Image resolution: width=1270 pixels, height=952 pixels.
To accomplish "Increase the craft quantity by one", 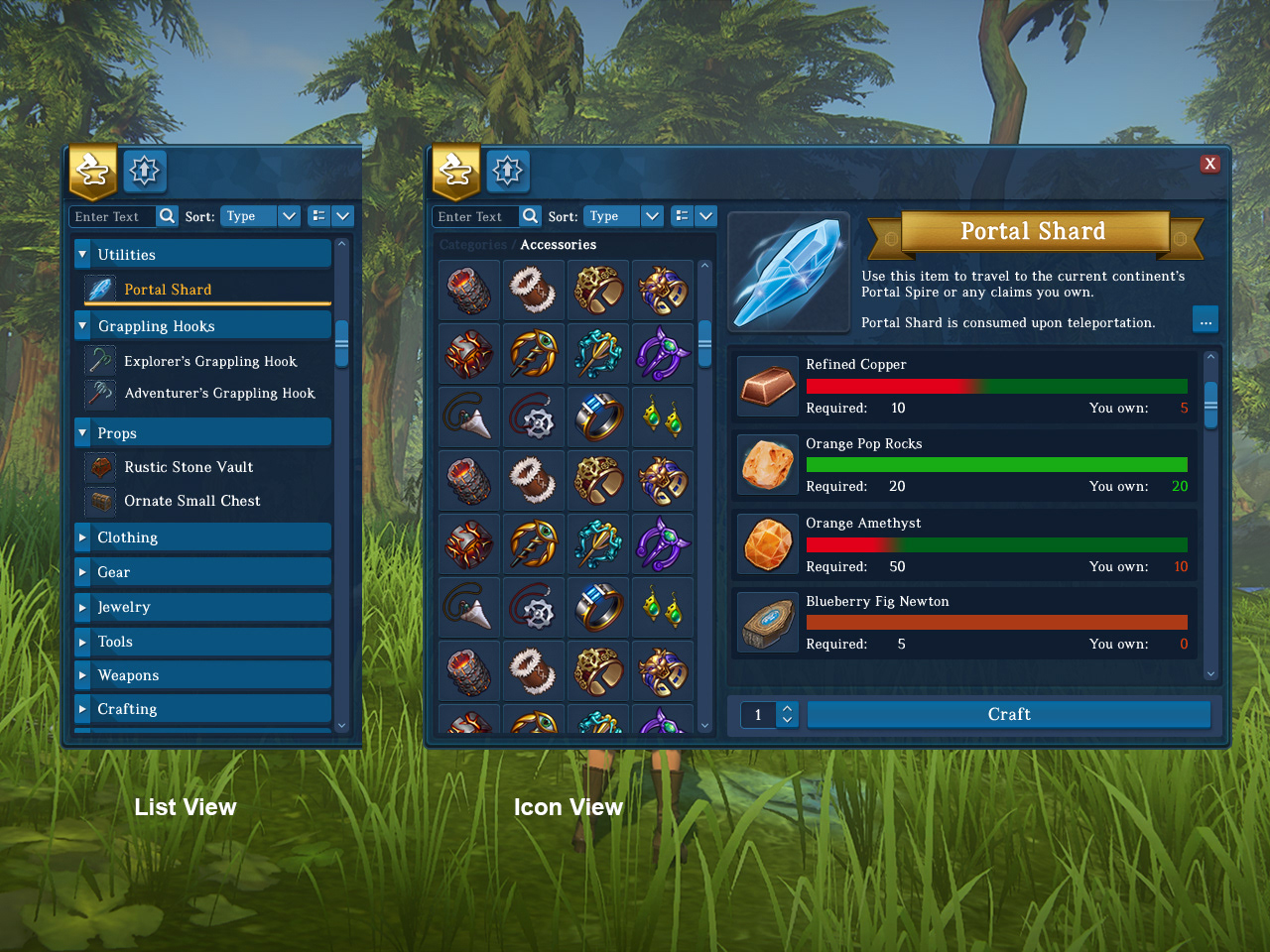I will pyautogui.click(x=787, y=708).
